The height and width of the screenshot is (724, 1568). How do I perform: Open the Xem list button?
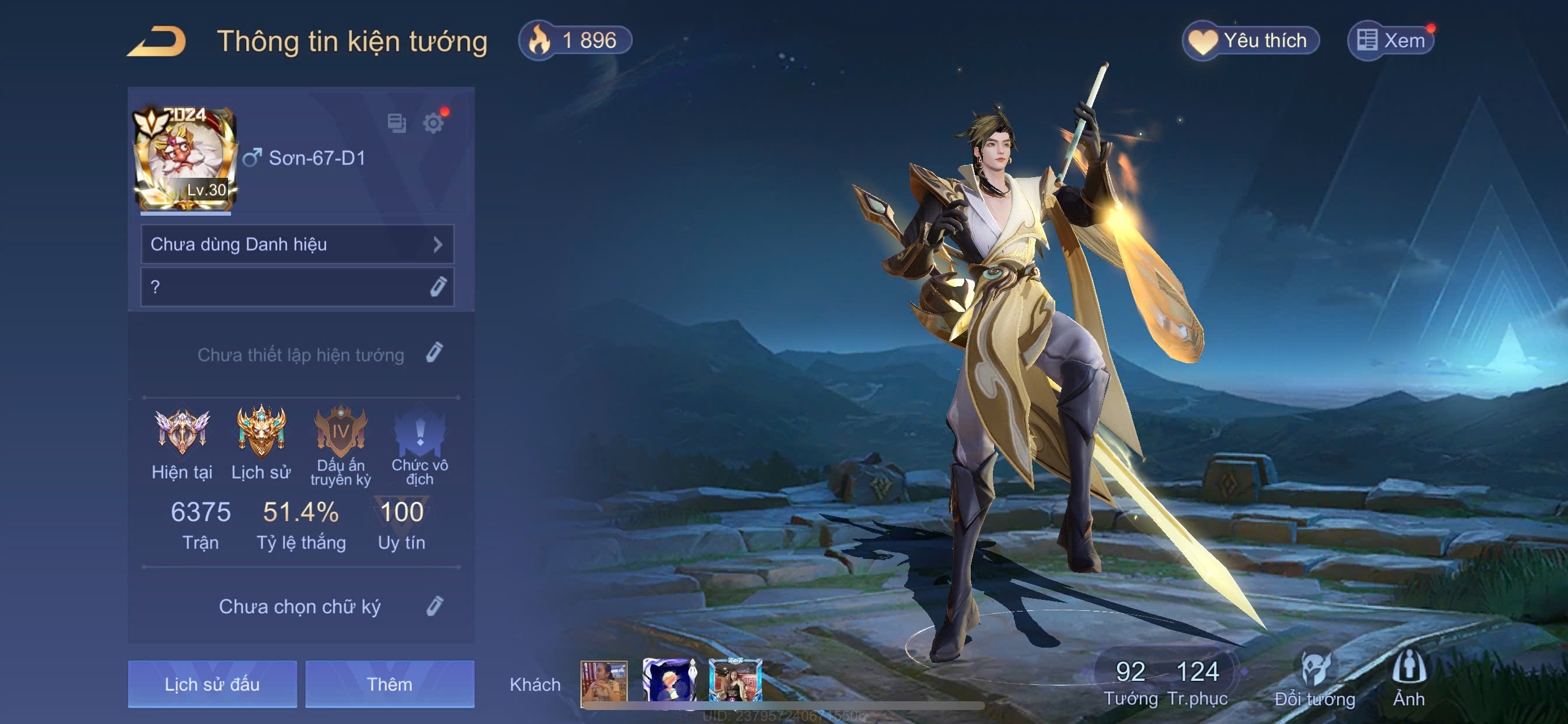pos(1391,41)
